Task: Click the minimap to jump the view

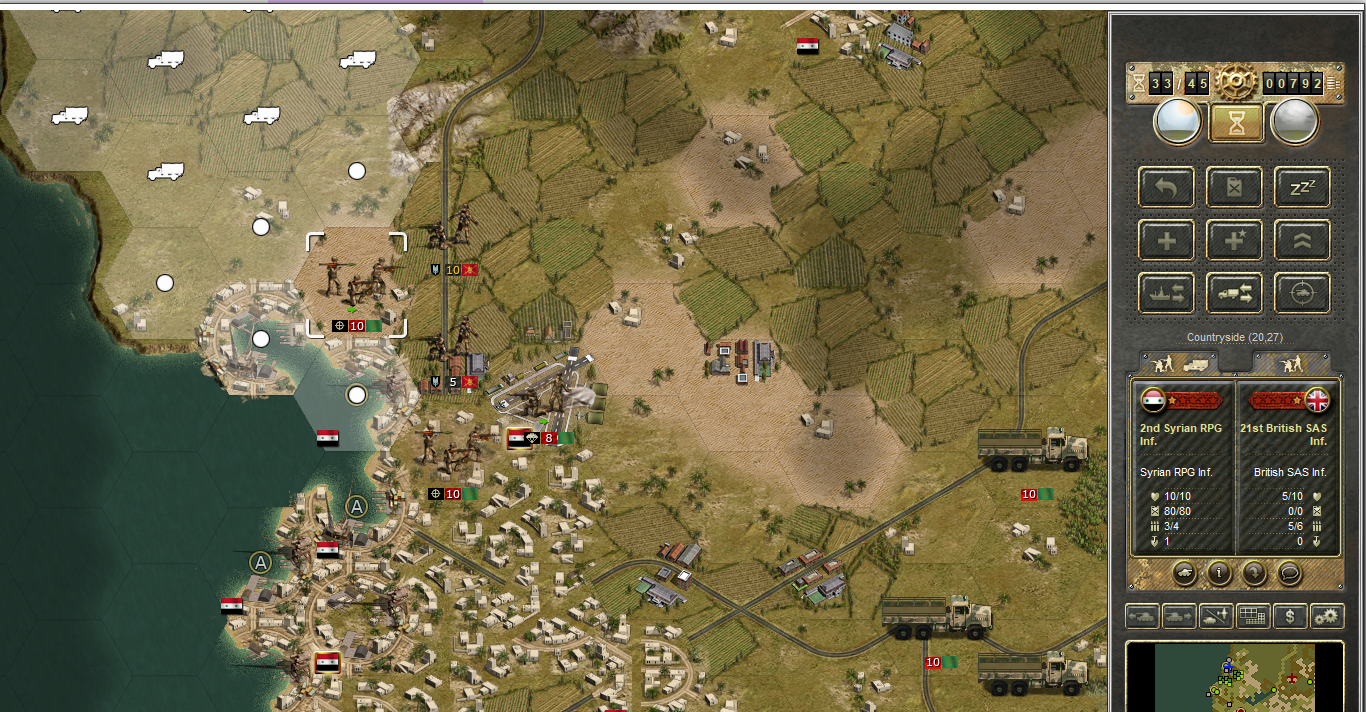Action: [1234, 677]
